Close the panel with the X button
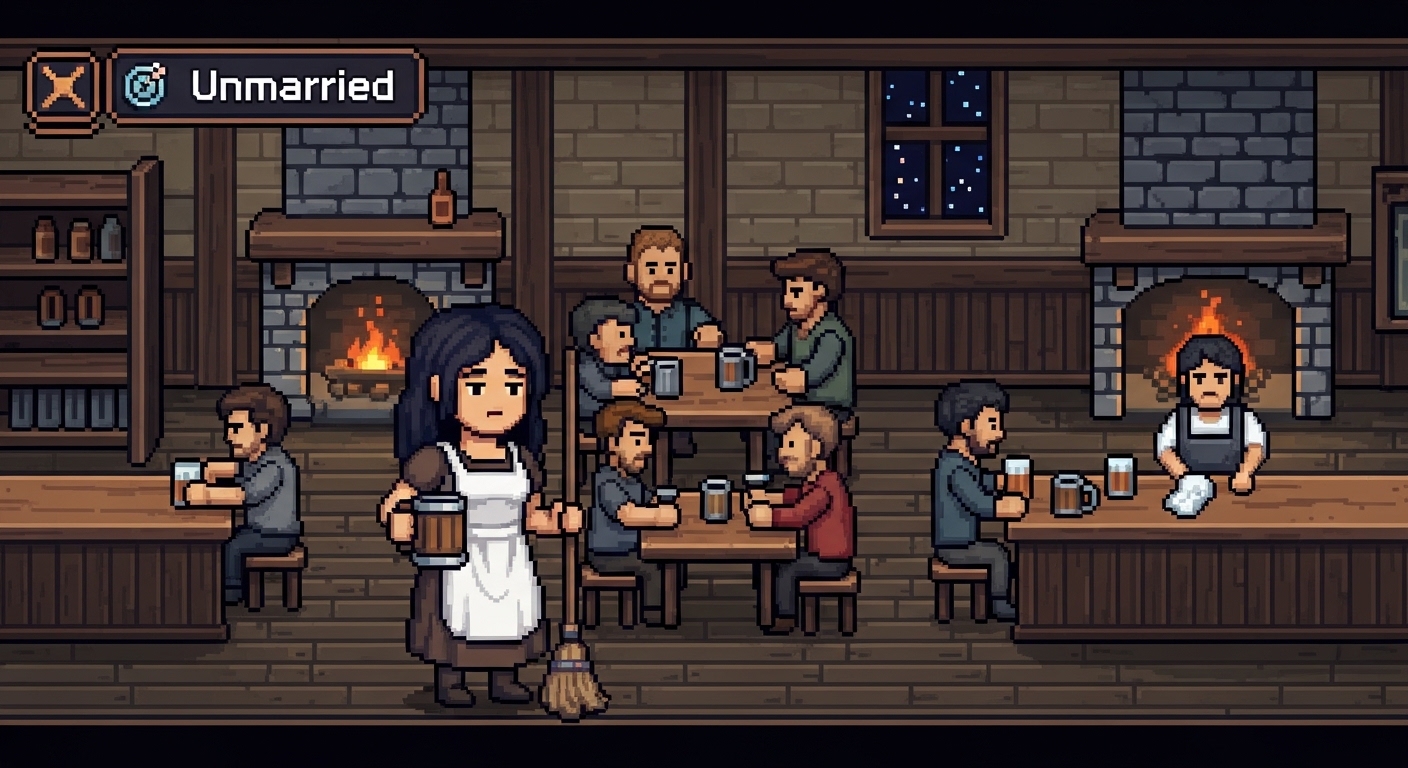 [x=63, y=89]
